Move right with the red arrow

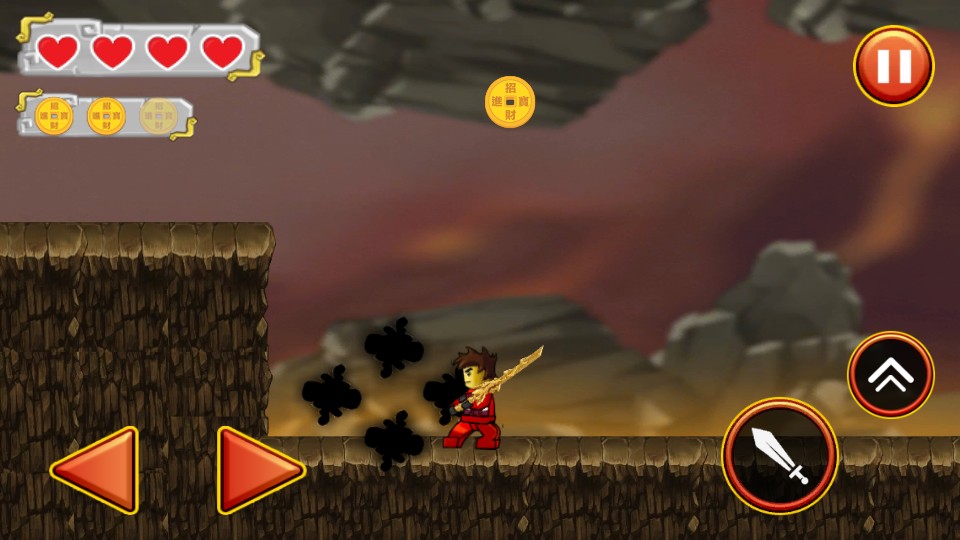point(257,469)
